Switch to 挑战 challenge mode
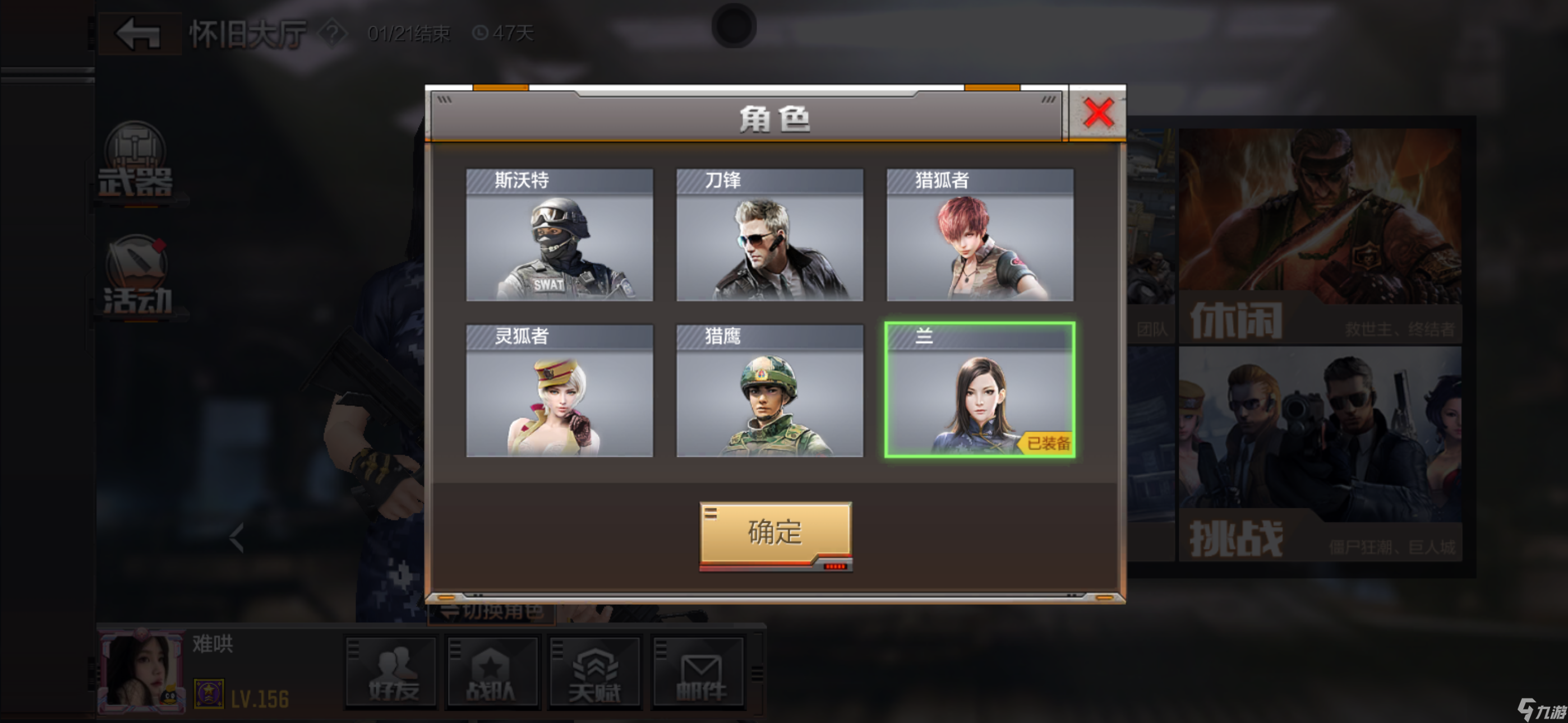 (x=1321, y=462)
